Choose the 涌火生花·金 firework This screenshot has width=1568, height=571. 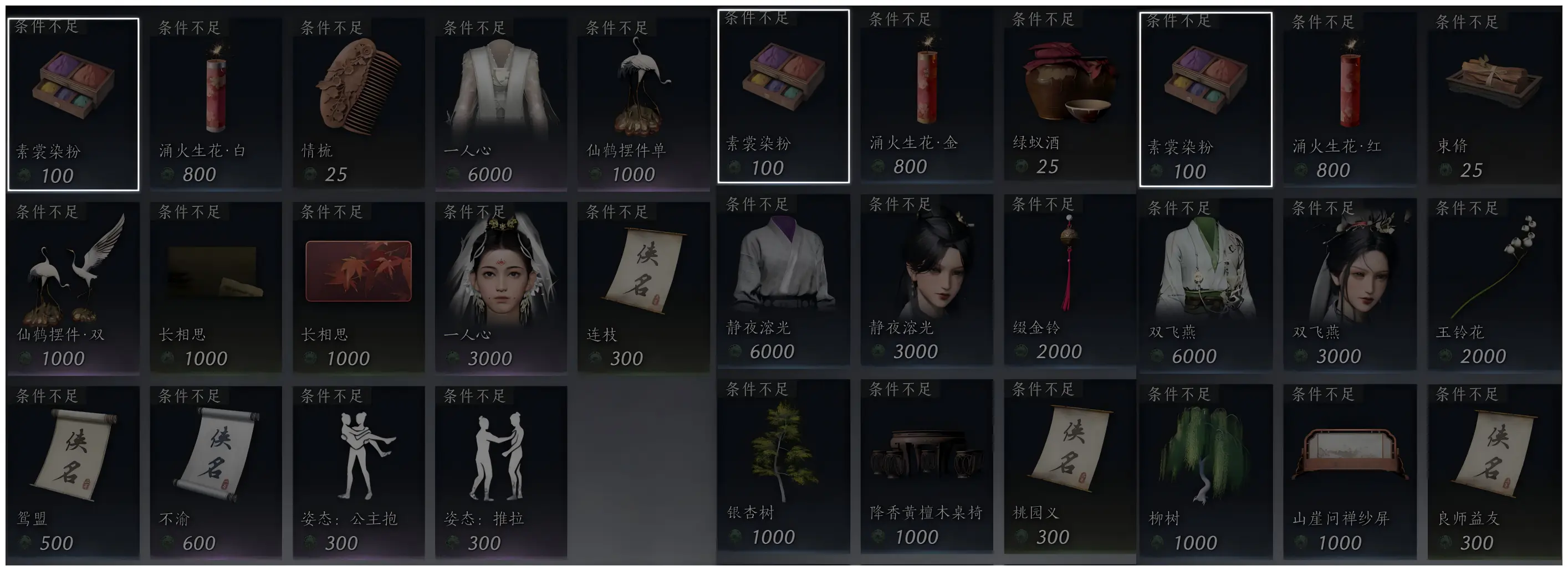(x=926, y=95)
